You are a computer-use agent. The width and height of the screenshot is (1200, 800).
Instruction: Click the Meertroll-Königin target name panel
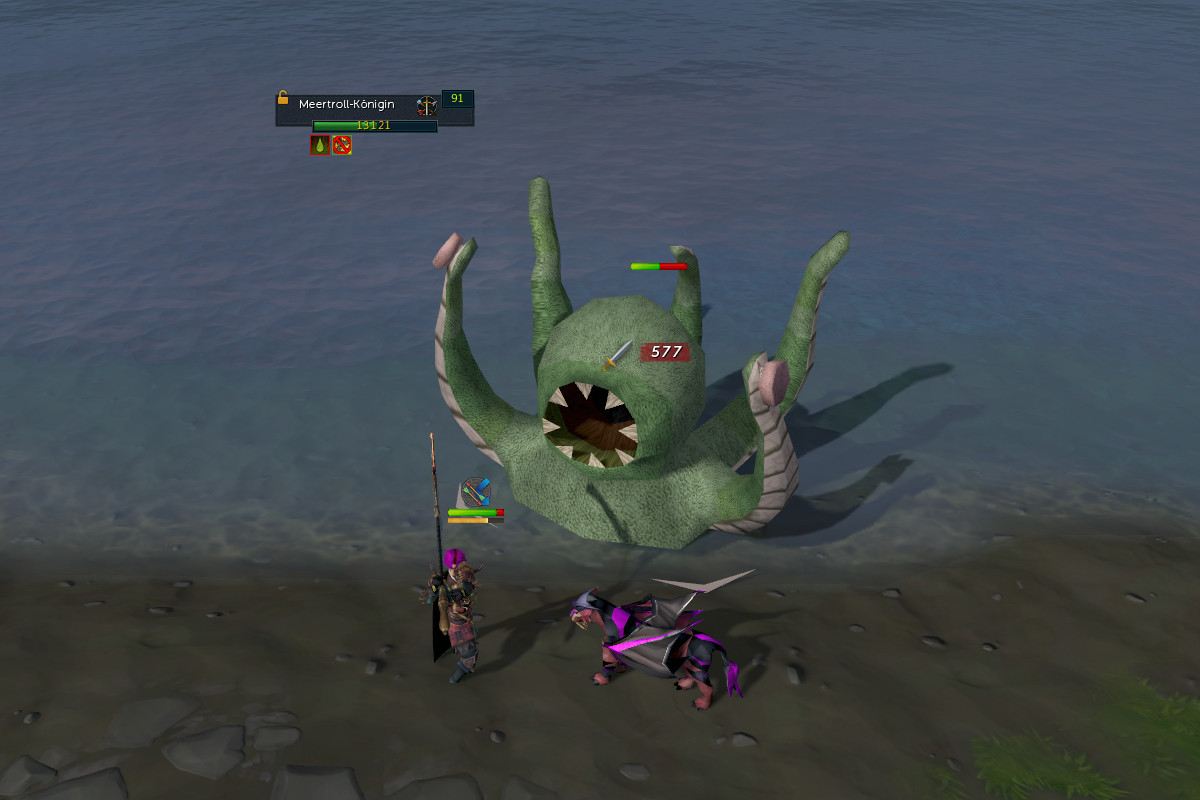tap(347, 104)
